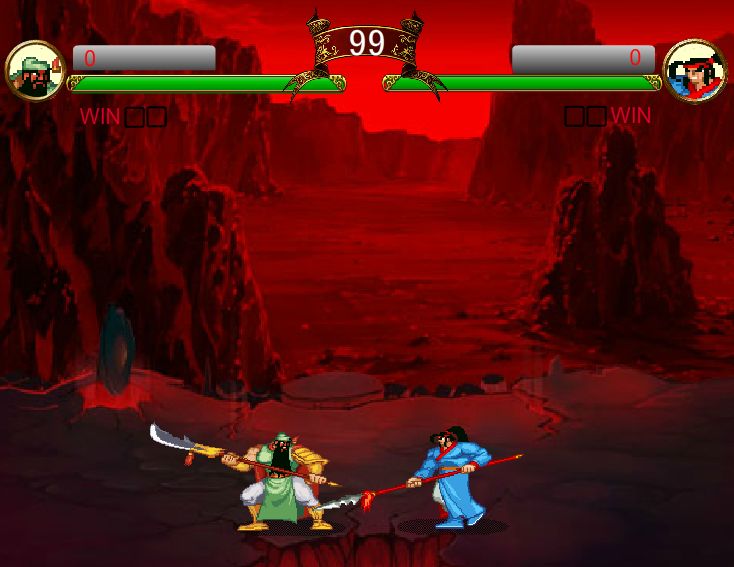Click the bearded green-hat warrior portrait
734x567 pixels.
click(x=35, y=71)
